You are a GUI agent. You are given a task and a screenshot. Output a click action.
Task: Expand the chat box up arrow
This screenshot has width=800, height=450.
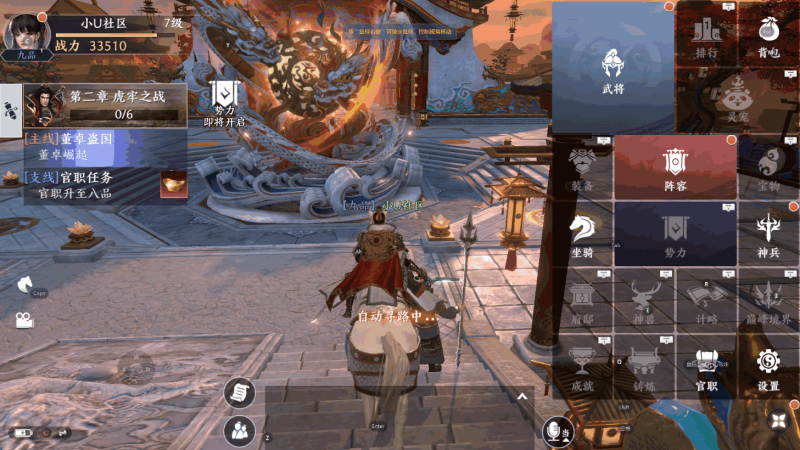[521, 396]
